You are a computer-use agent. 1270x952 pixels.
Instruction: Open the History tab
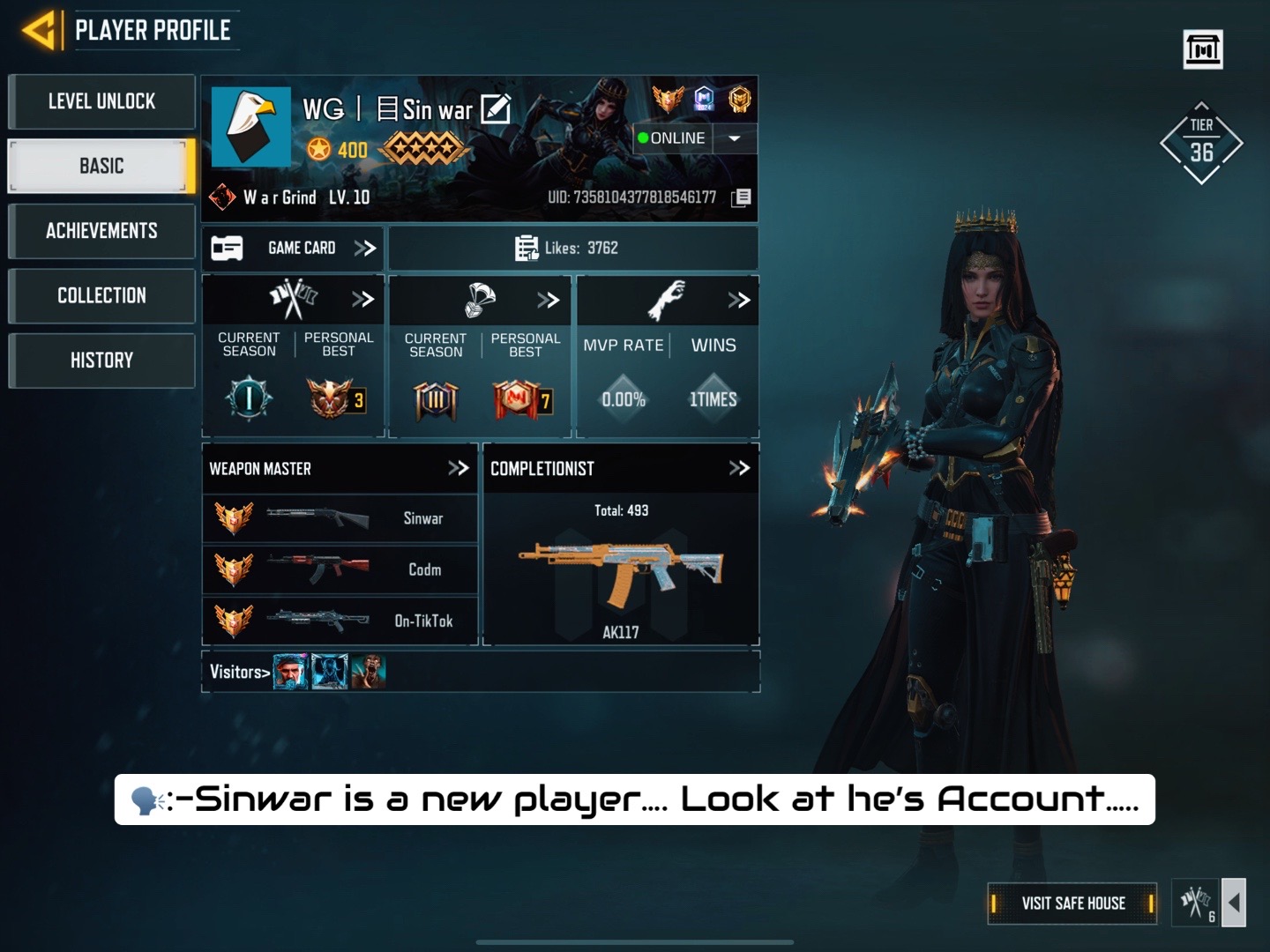[x=101, y=360]
